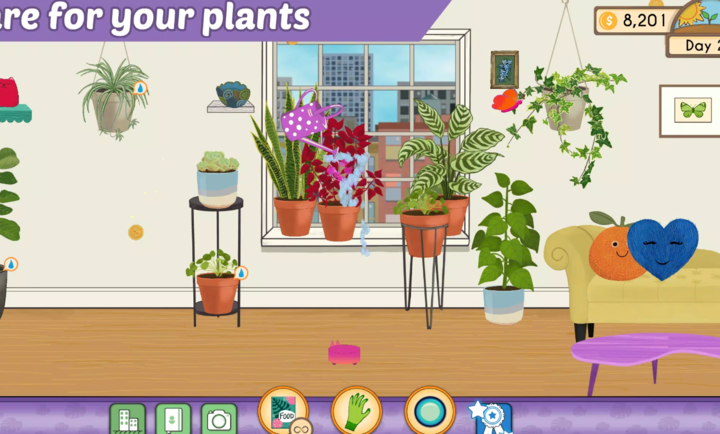Choose the green gardening glove tool
Viewport: 720px width, 434px height.
point(356,412)
